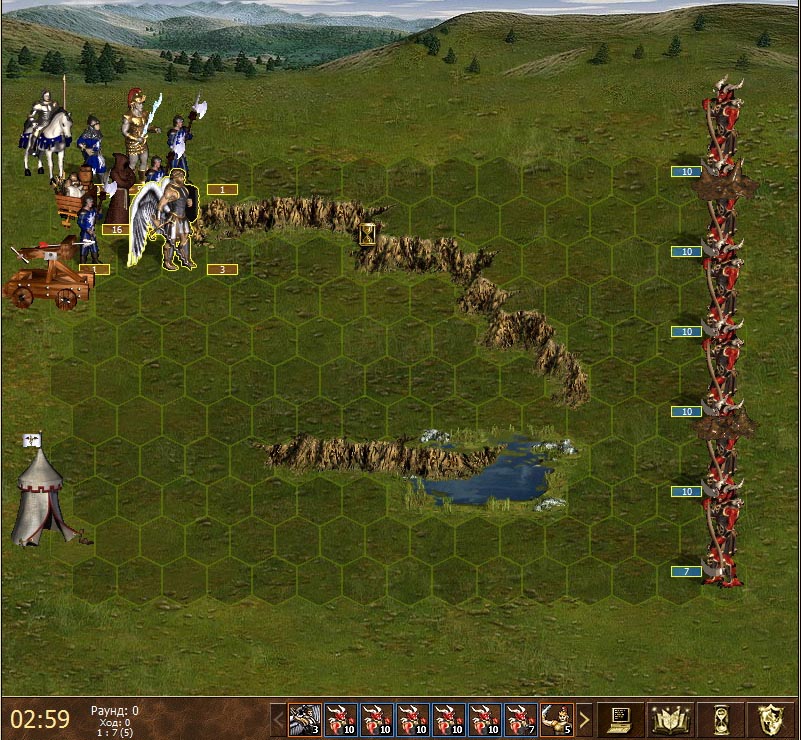801x740 pixels.
Task: Select the minotaur portrait showing 7
Action: point(521,719)
